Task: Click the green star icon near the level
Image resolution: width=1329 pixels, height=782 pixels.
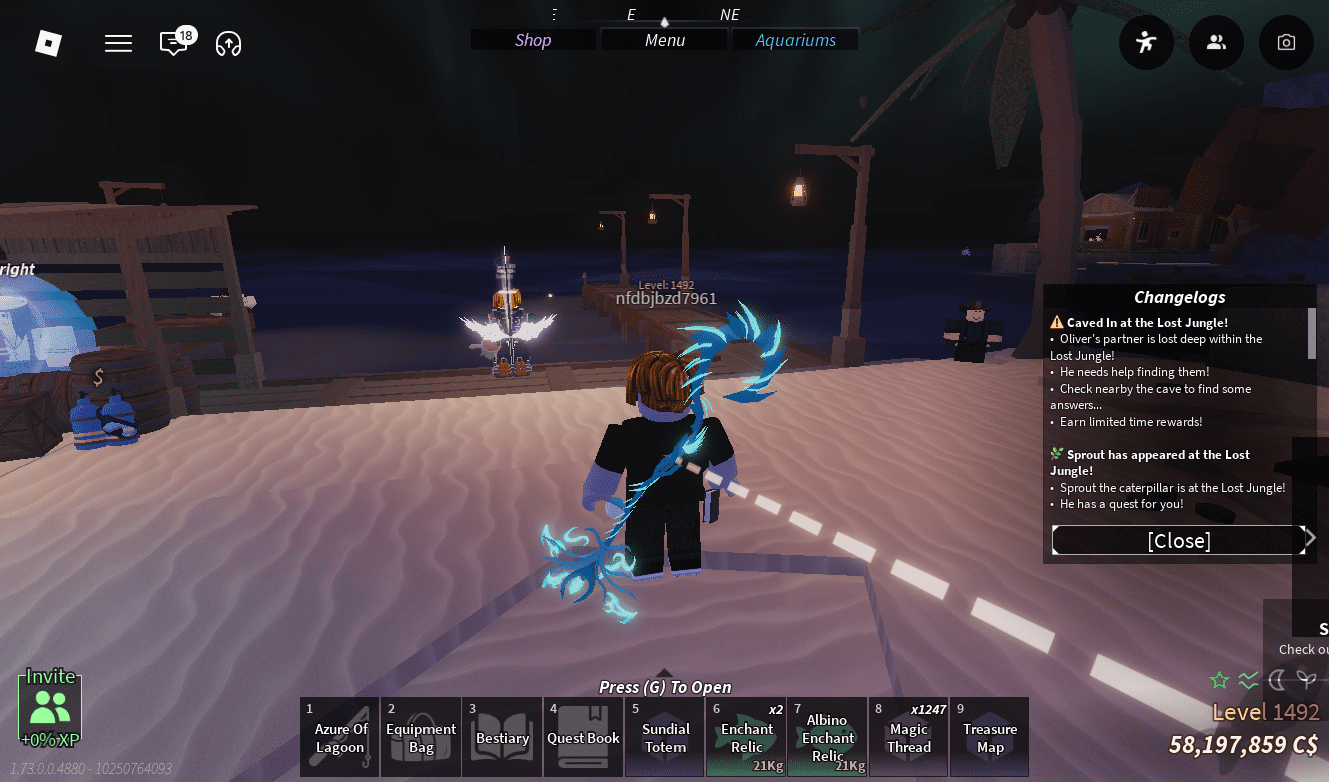Action: pyautogui.click(x=1219, y=680)
